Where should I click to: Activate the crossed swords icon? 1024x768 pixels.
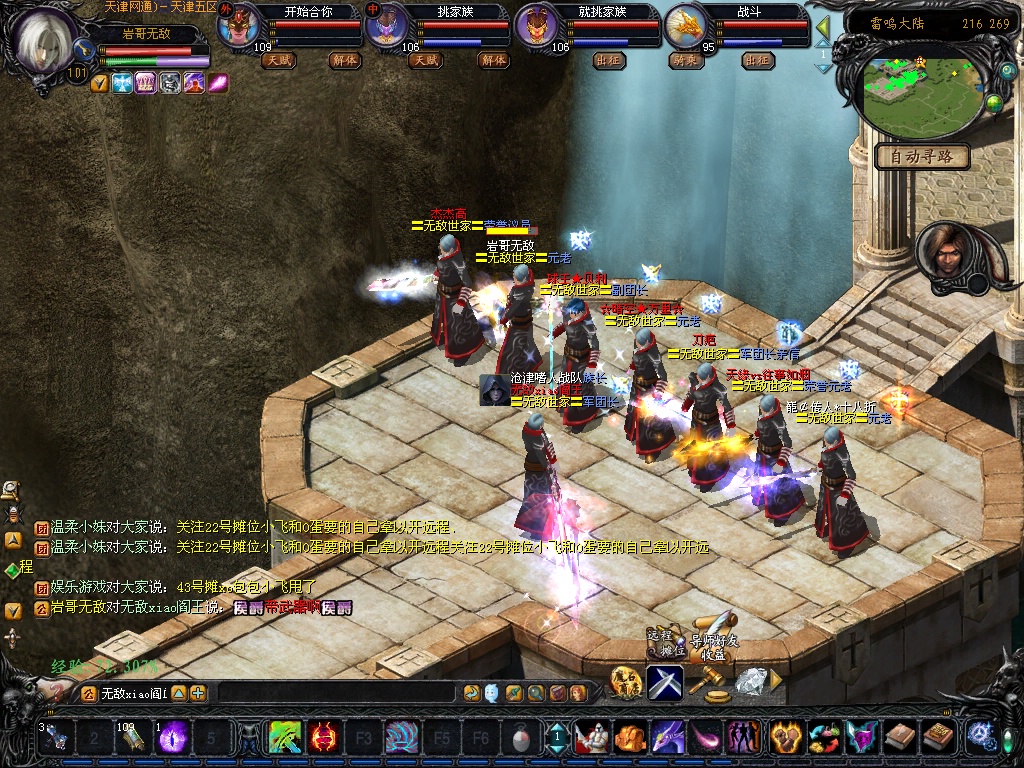(664, 683)
